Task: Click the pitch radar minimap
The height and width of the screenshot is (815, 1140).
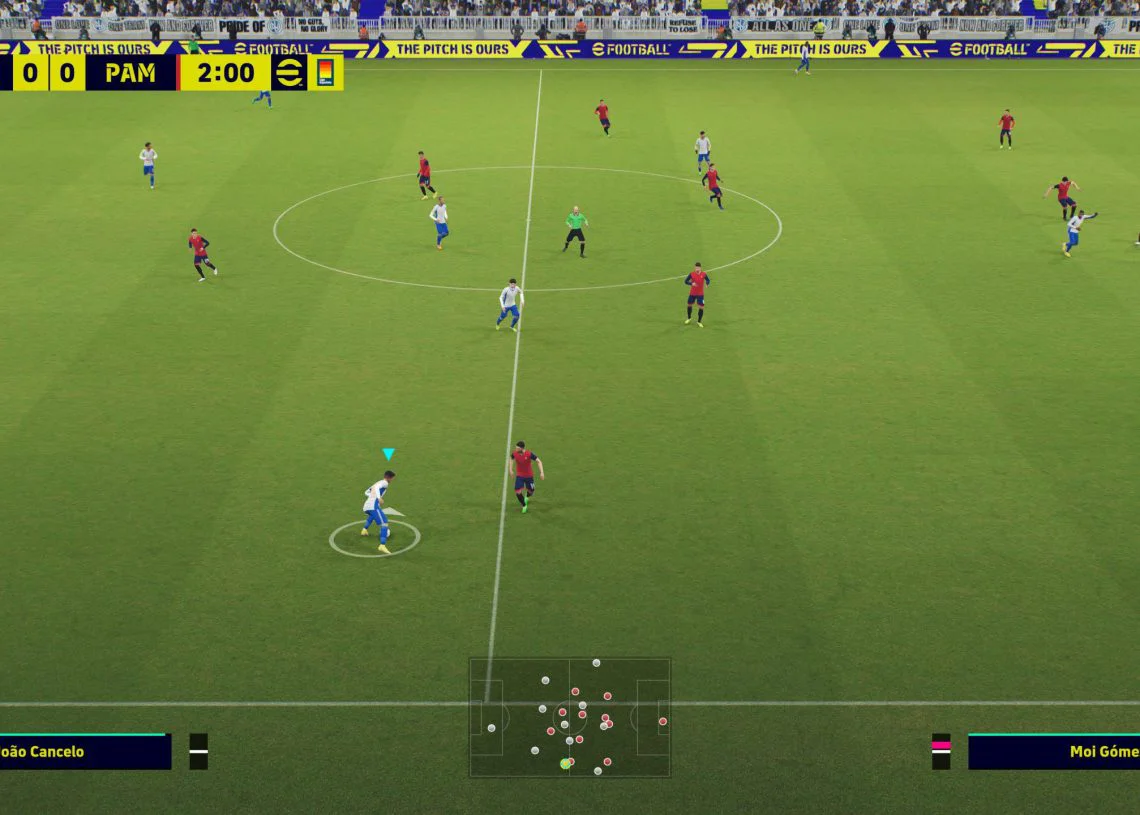Action: pyautogui.click(x=569, y=717)
